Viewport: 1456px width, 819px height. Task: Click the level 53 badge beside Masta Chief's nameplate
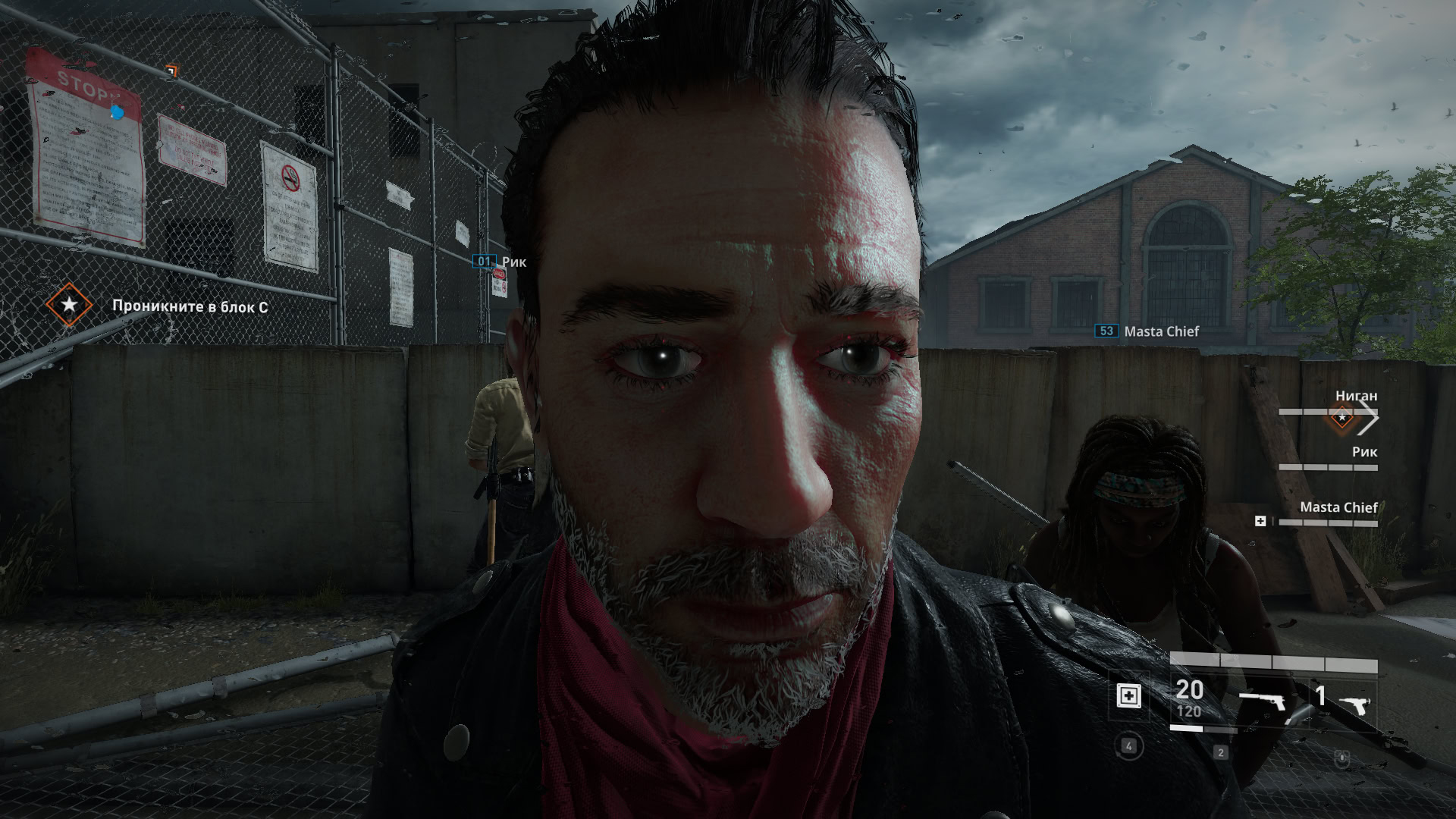(1108, 331)
